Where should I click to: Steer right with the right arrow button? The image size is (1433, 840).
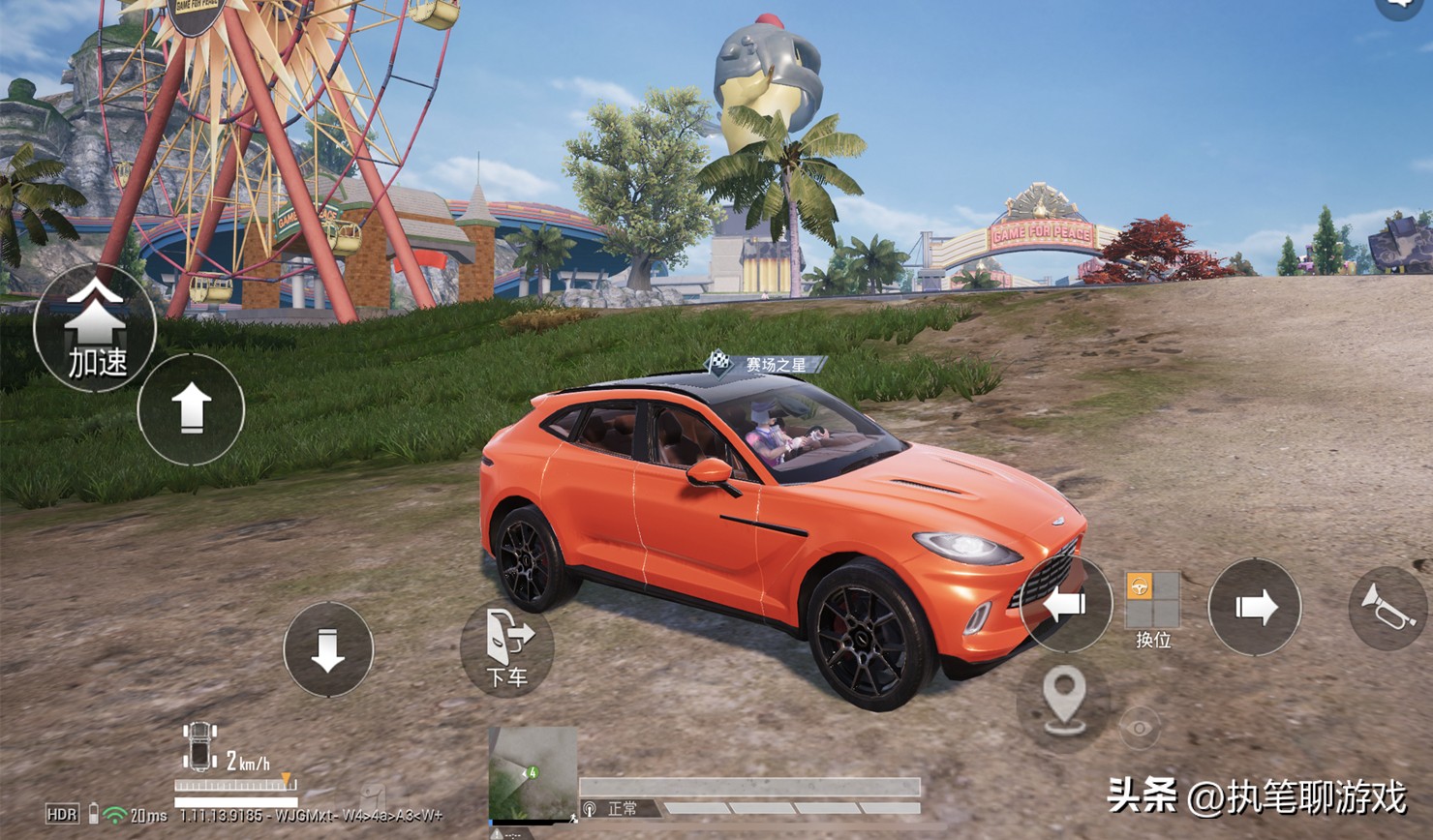pos(1255,607)
